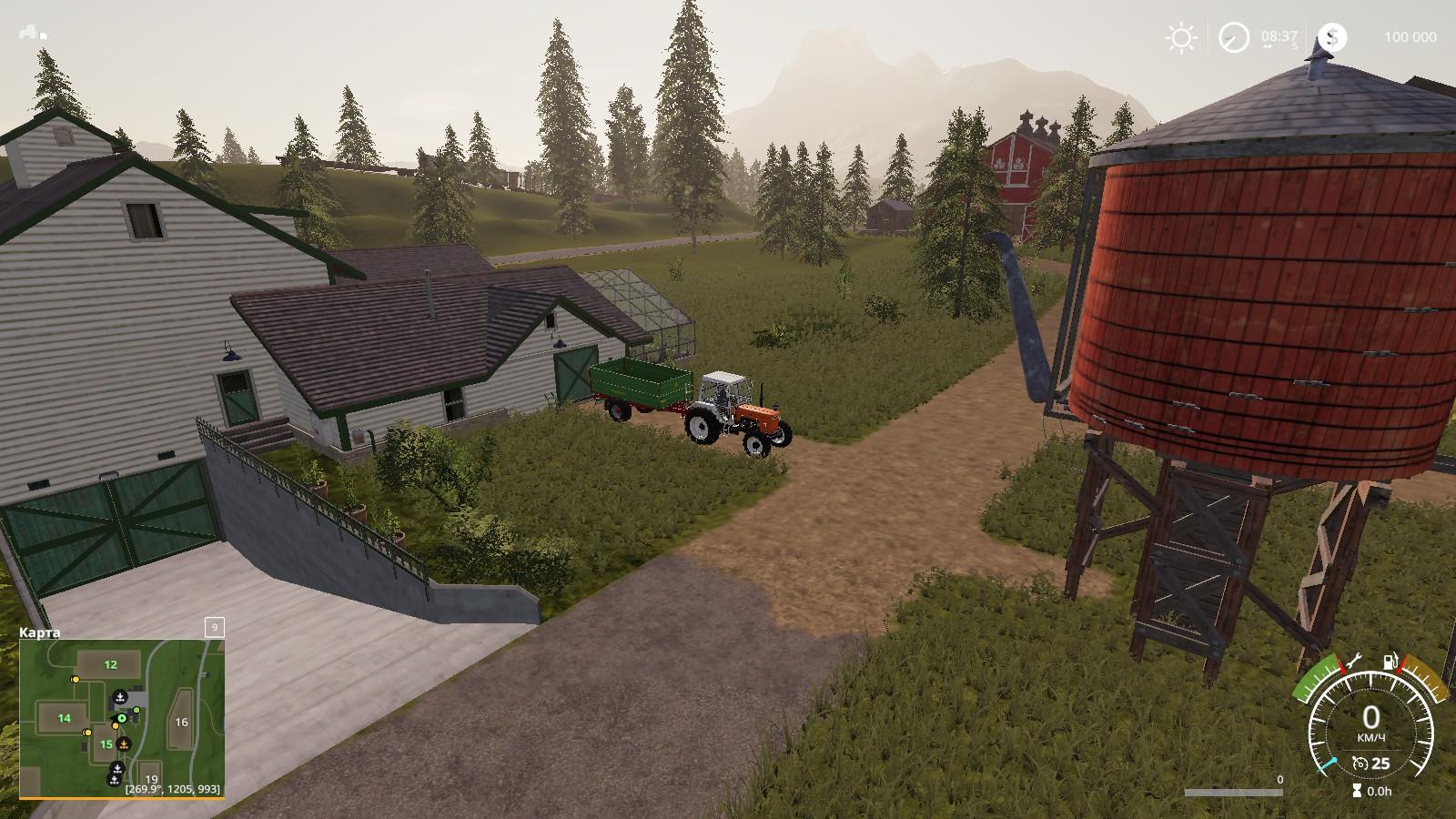The height and width of the screenshot is (819, 1456).
Task: Click the clock icon beside the time
Action: coord(1235,37)
